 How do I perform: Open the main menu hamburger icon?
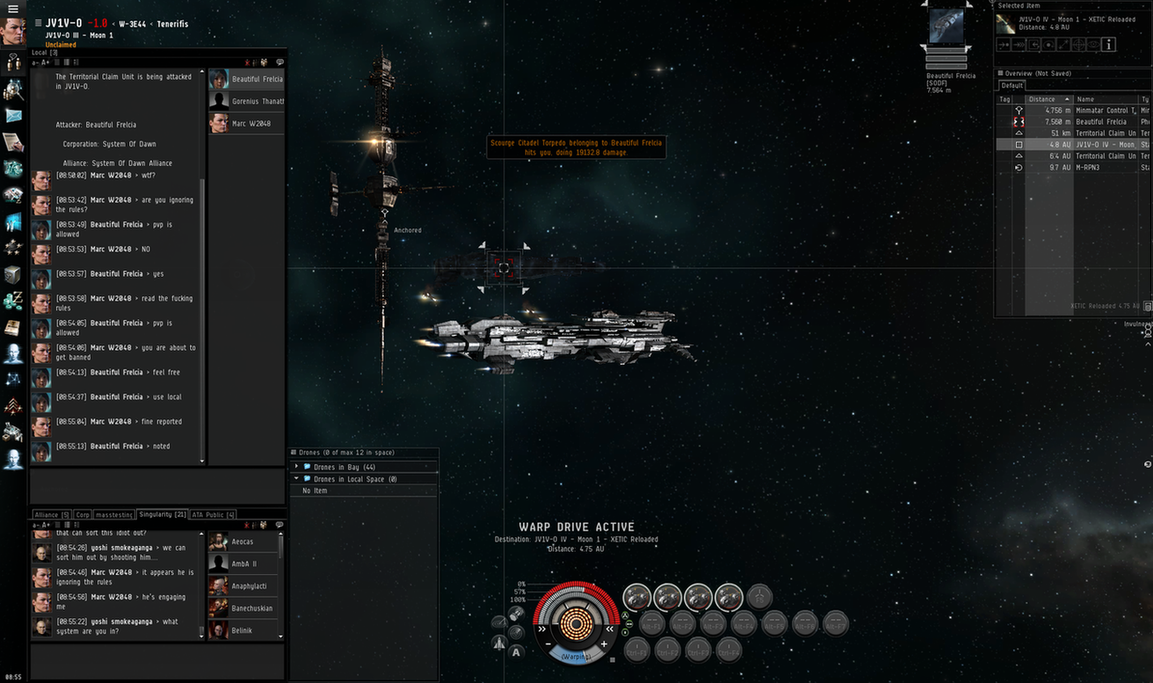[x=13, y=9]
